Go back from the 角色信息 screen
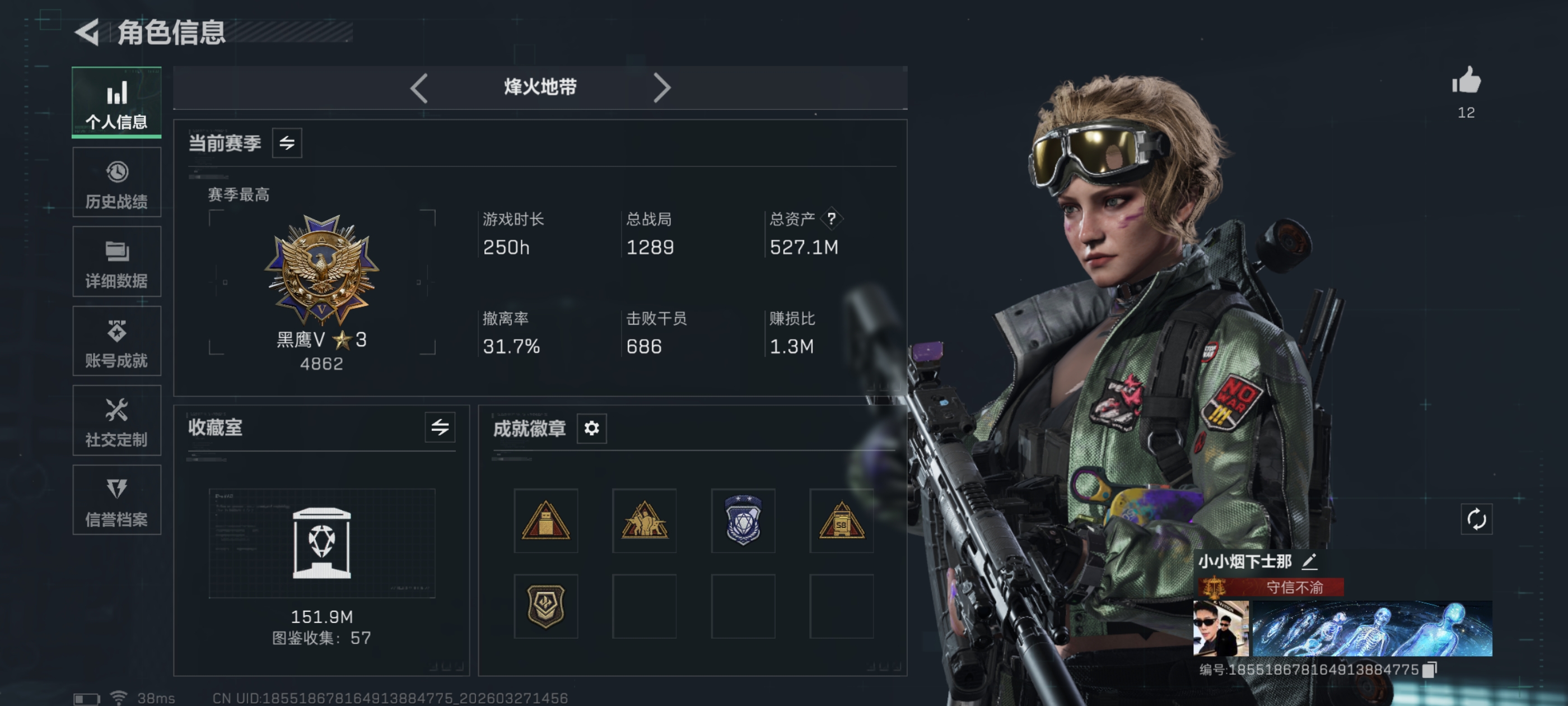Image resolution: width=1568 pixels, height=706 pixels. [x=87, y=32]
